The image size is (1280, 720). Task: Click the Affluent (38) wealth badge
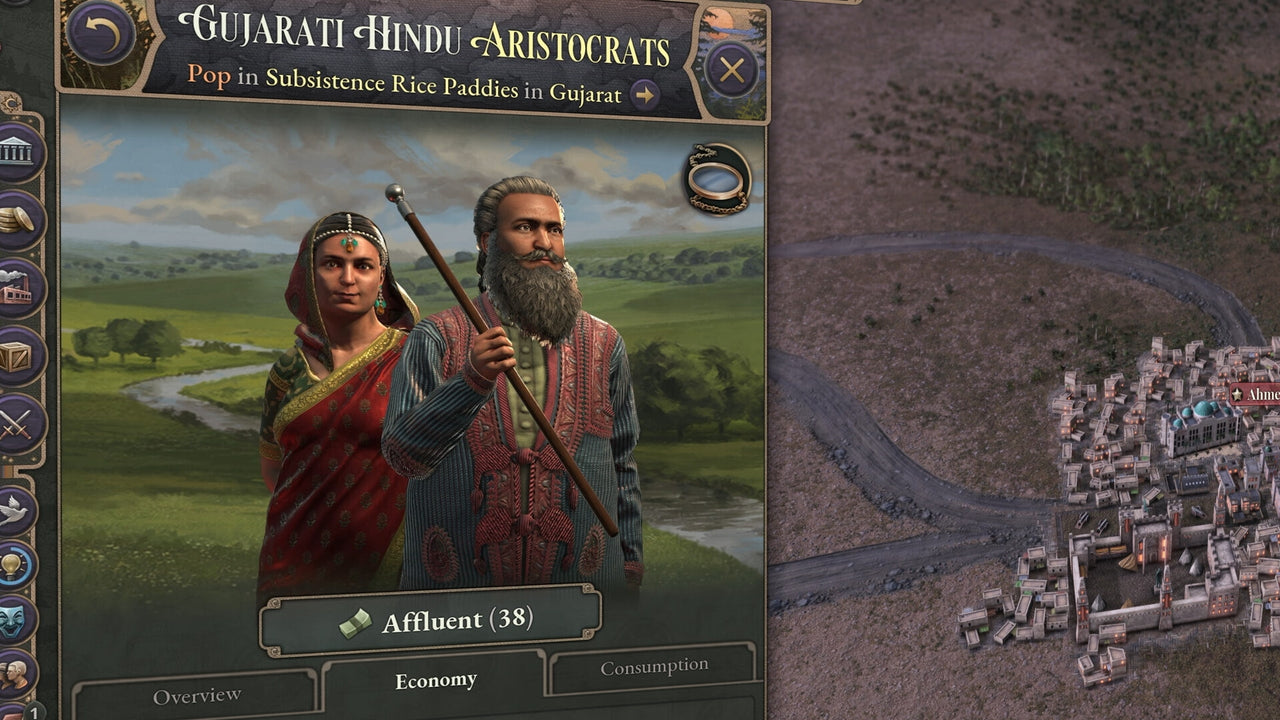point(431,621)
